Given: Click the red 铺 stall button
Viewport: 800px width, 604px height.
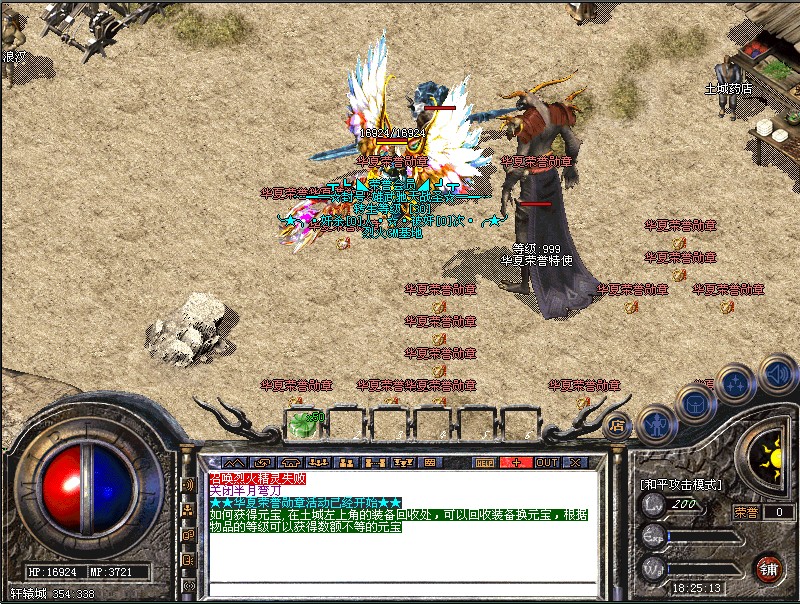Looking at the screenshot, I should coord(768,567).
